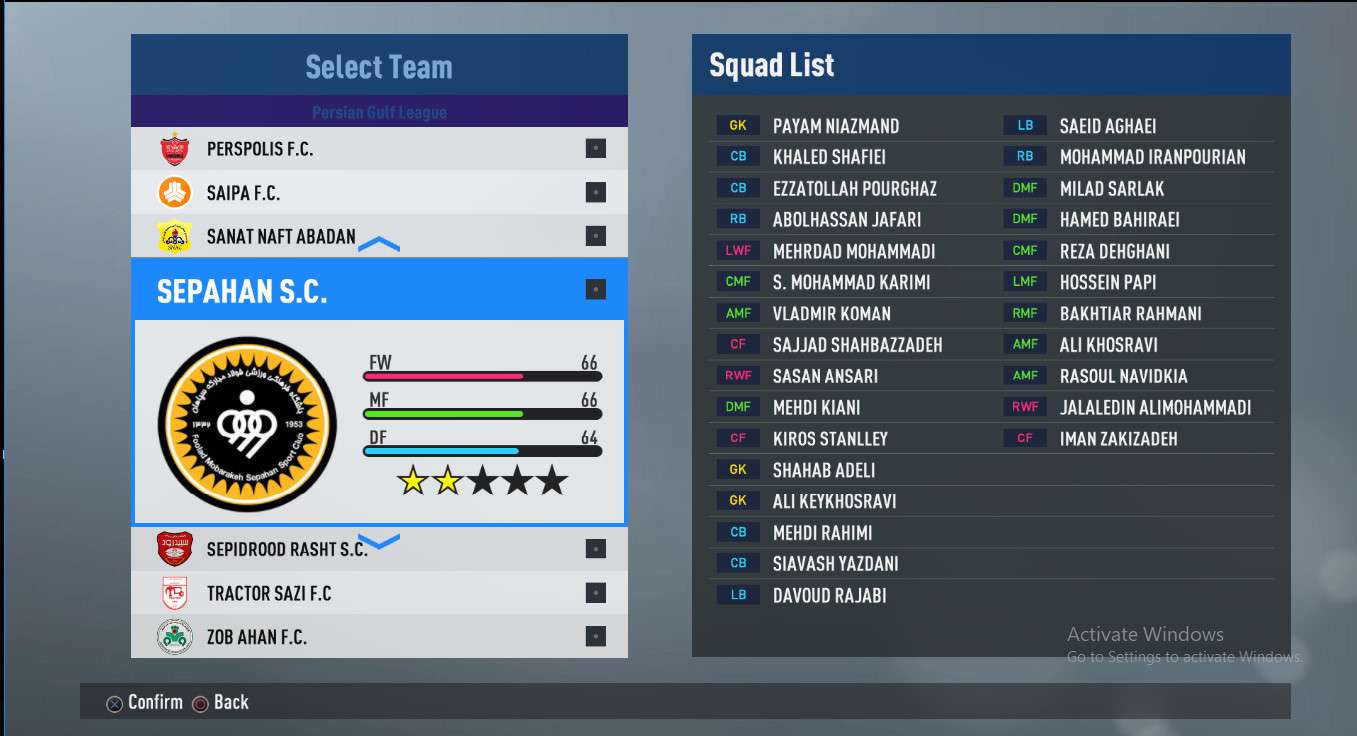Toggle the checkbox beside Perspolis F.C.

(x=595, y=149)
